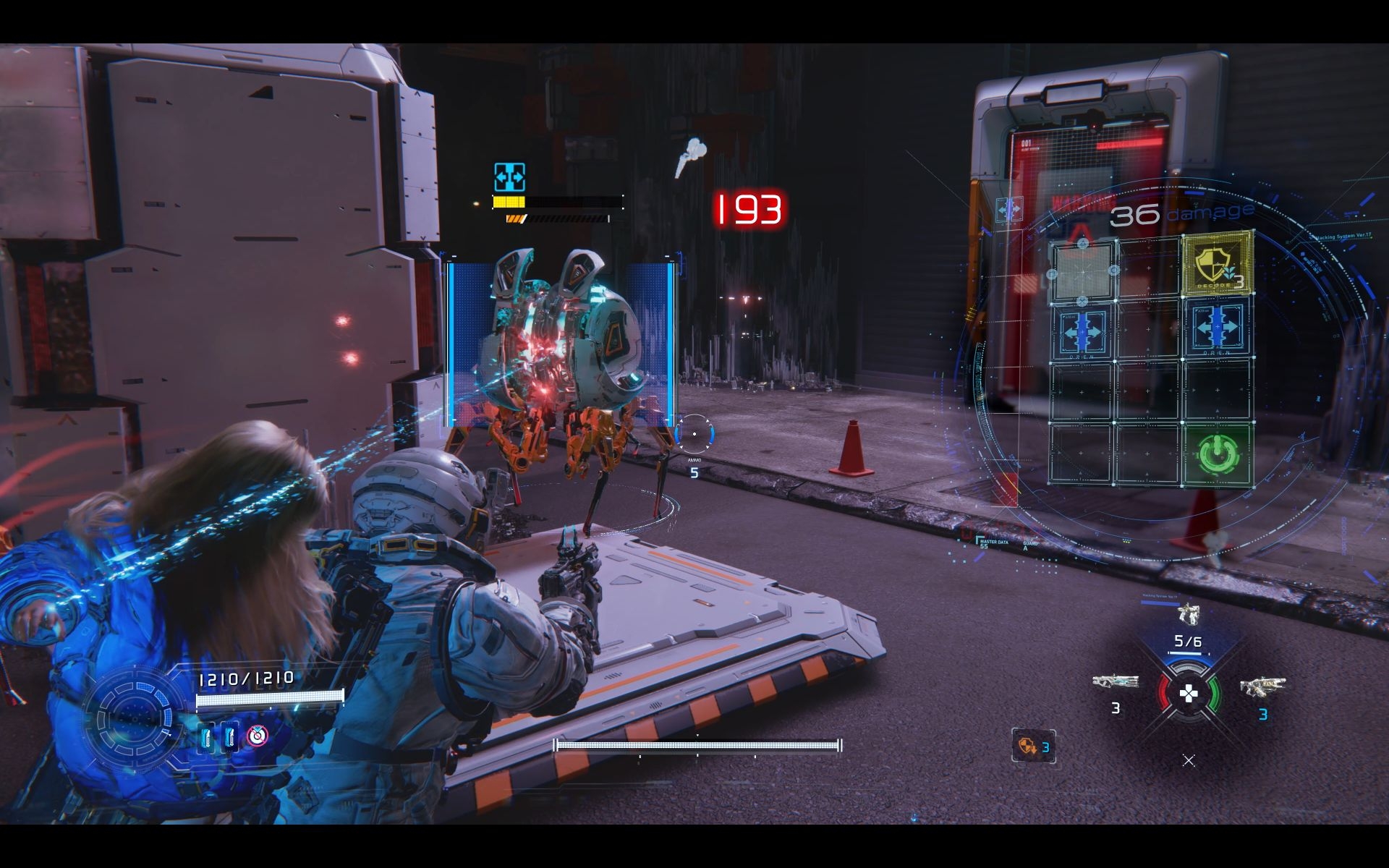The image size is (1389, 868).
Task: Choose the left-column blue Open arrow node
Action: 1082,331
